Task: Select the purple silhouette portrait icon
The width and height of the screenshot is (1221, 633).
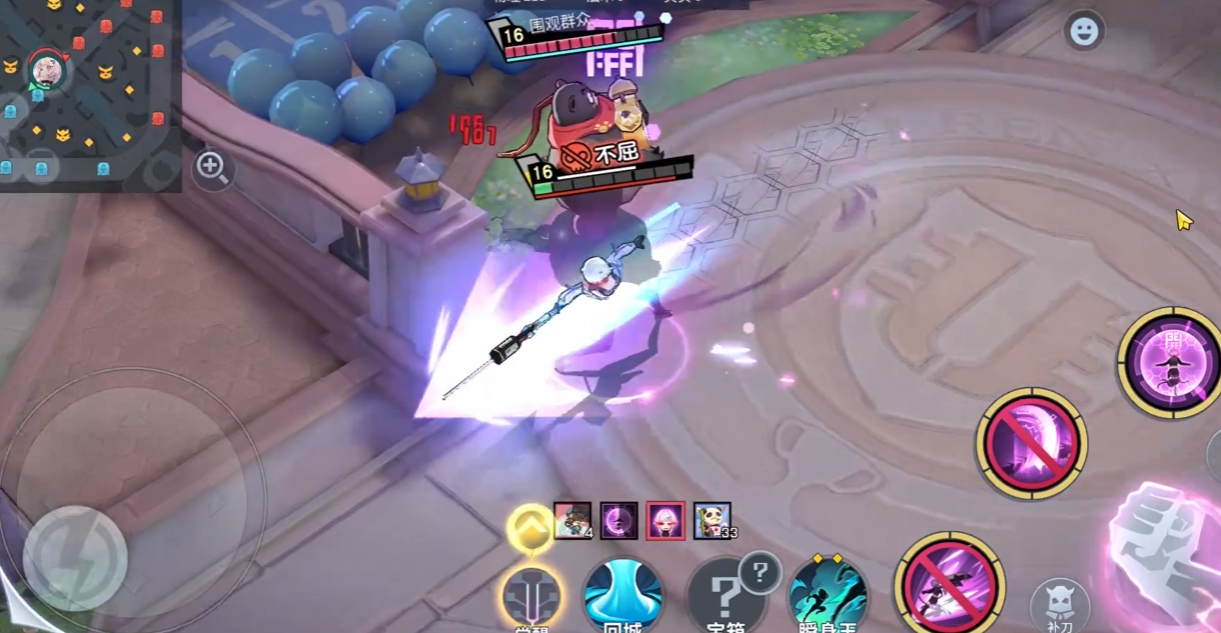Action: tap(619, 521)
